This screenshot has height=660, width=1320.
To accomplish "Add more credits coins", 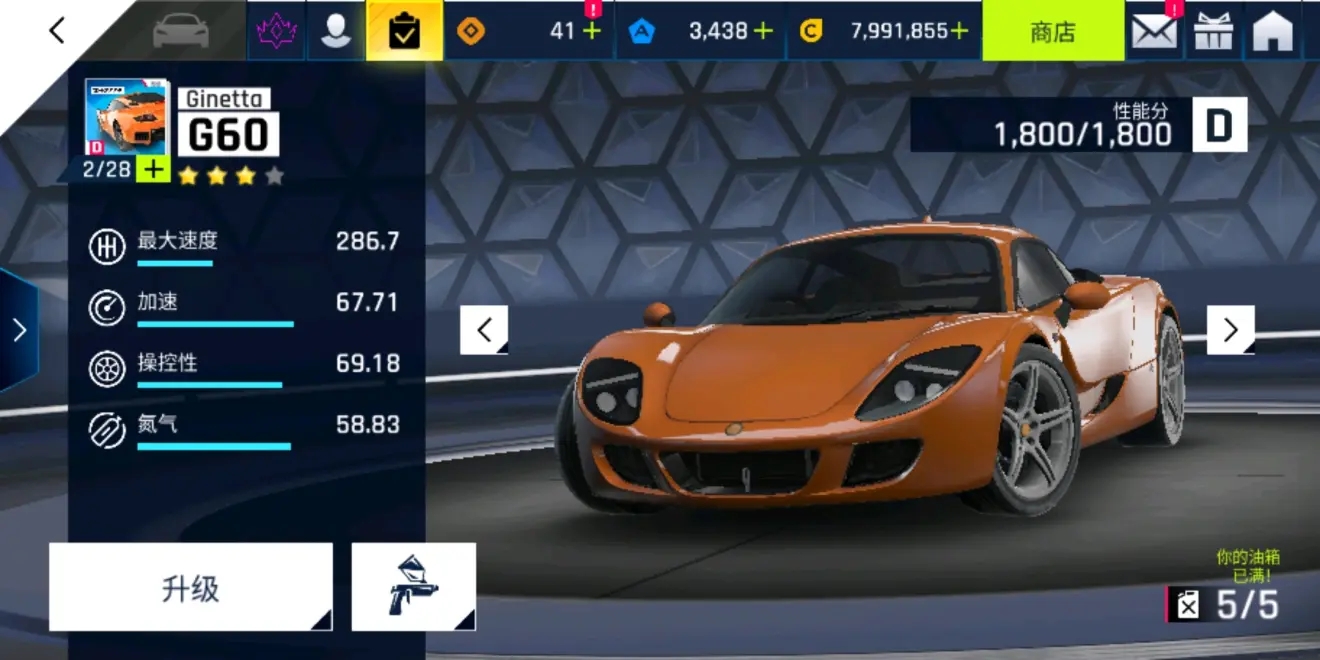I will 959,31.
